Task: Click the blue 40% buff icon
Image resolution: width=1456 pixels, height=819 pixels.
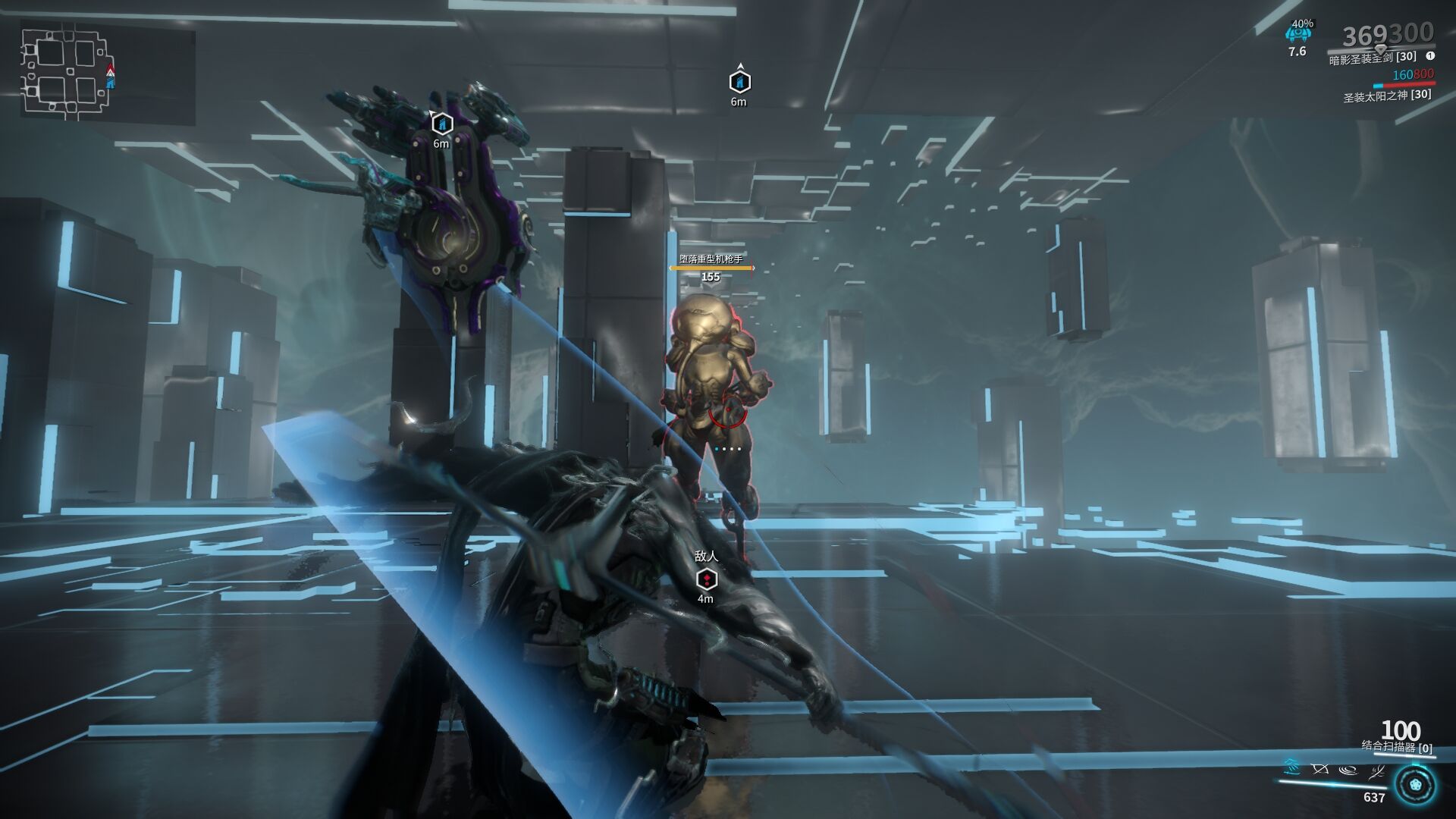Action: (1298, 34)
